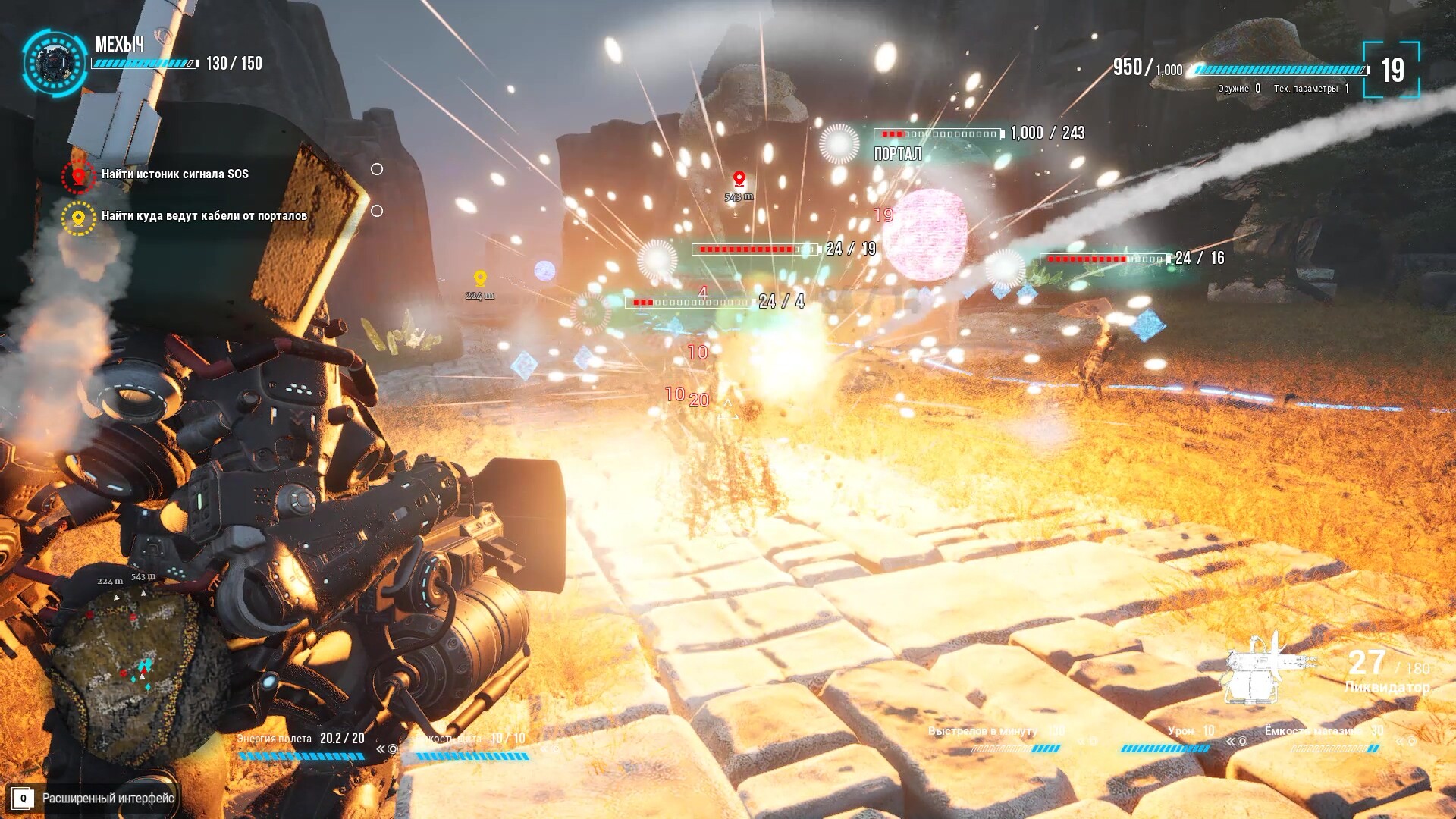Viewport: 1456px width, 819px height.
Task: Click the red SOS waypoint marker at 543 m
Action: 739,179
